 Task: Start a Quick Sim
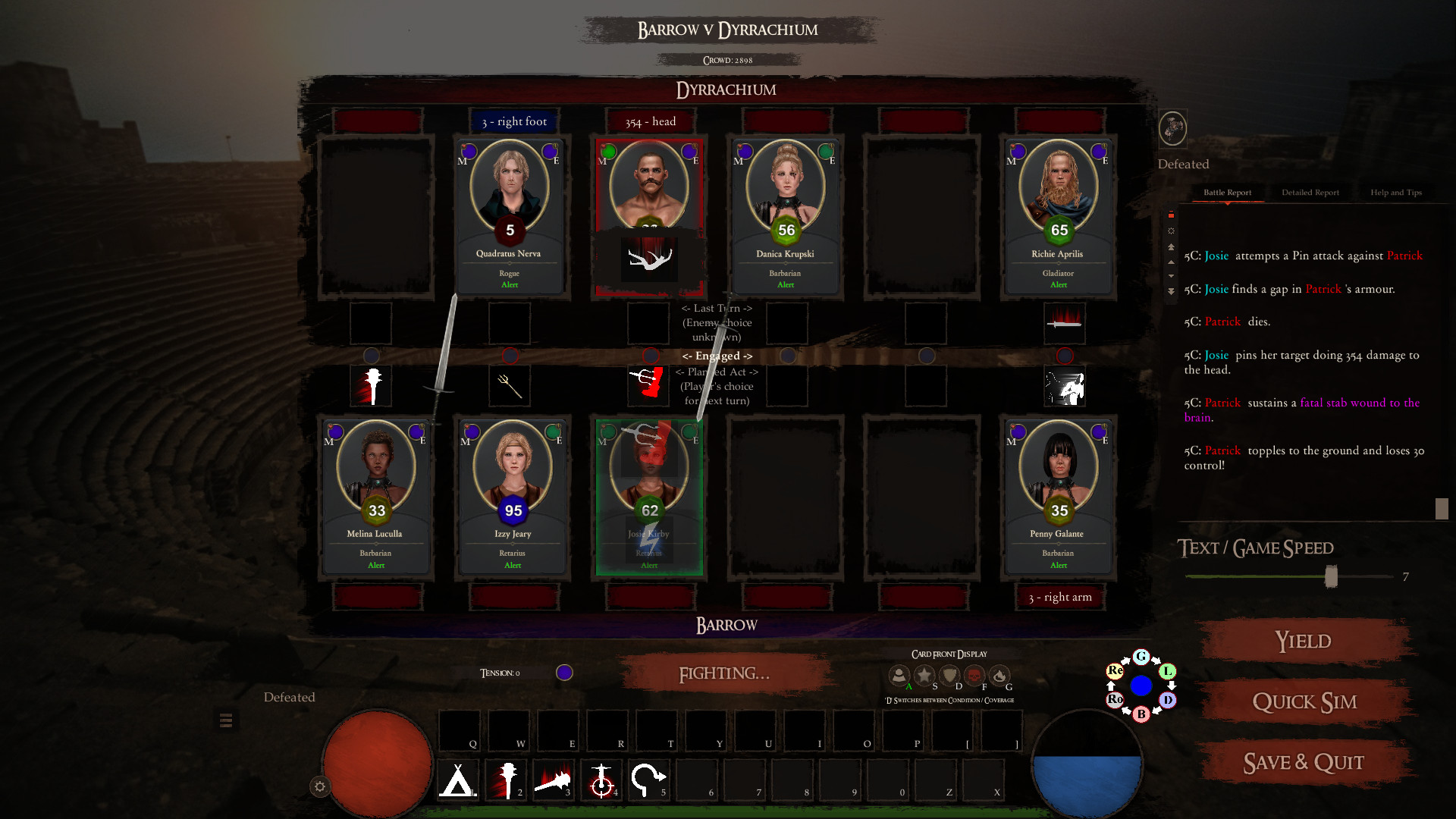click(1304, 701)
